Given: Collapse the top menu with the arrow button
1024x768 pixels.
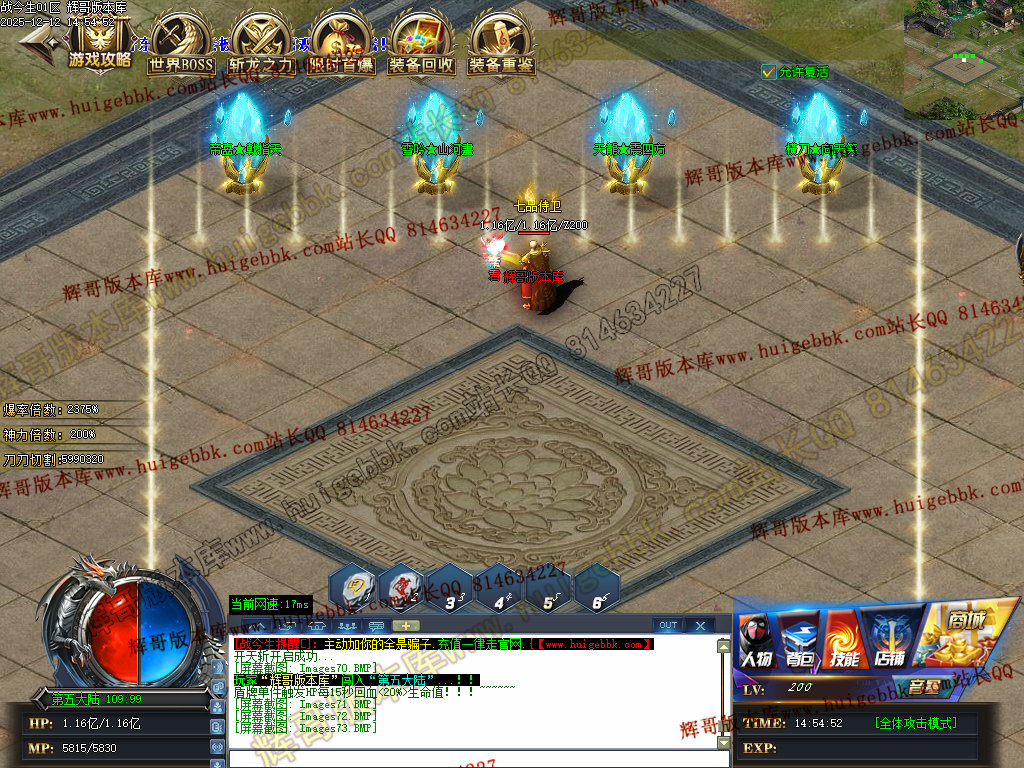Looking at the screenshot, I should (38, 42).
